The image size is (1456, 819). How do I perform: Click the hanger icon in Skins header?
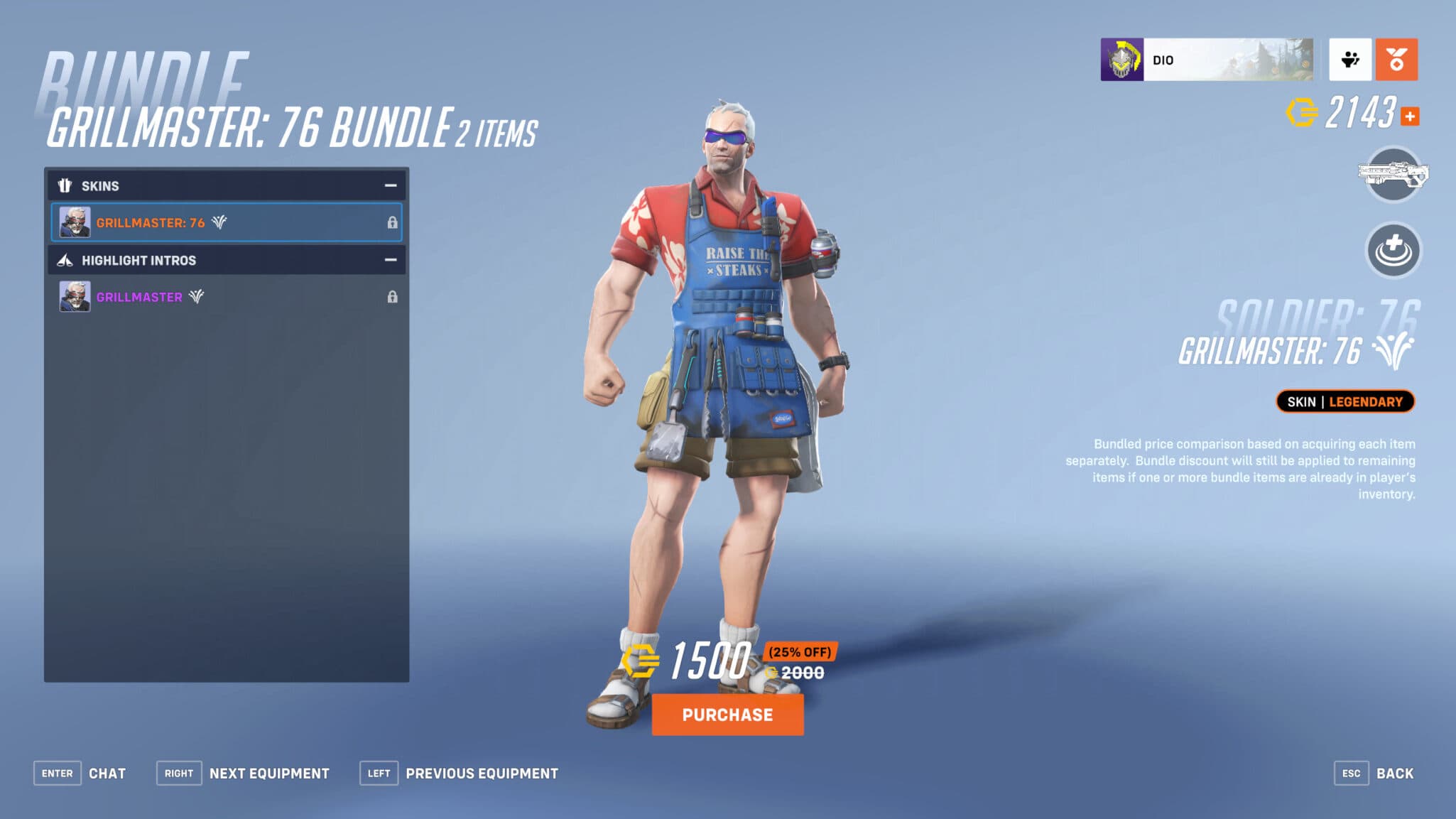tap(65, 185)
